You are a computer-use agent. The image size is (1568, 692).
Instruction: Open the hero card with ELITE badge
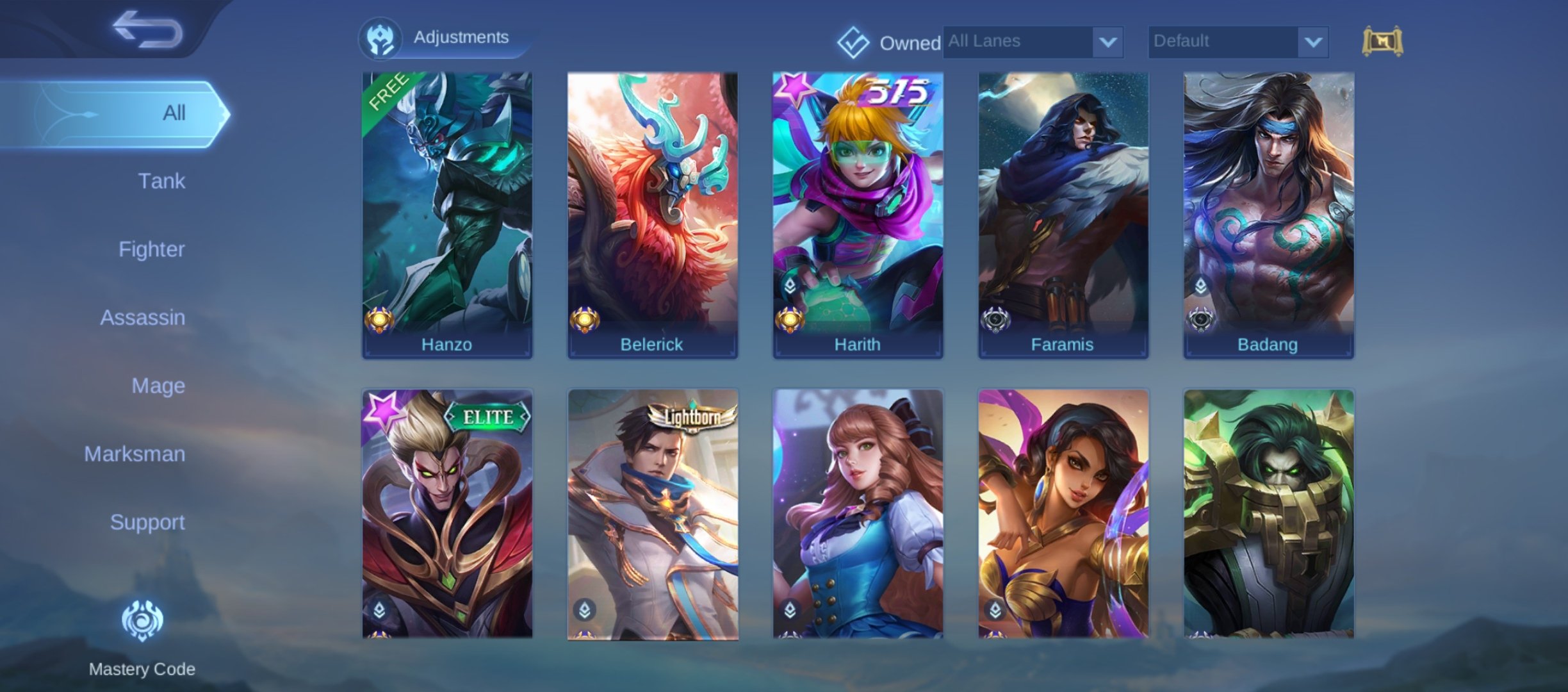tap(446, 513)
